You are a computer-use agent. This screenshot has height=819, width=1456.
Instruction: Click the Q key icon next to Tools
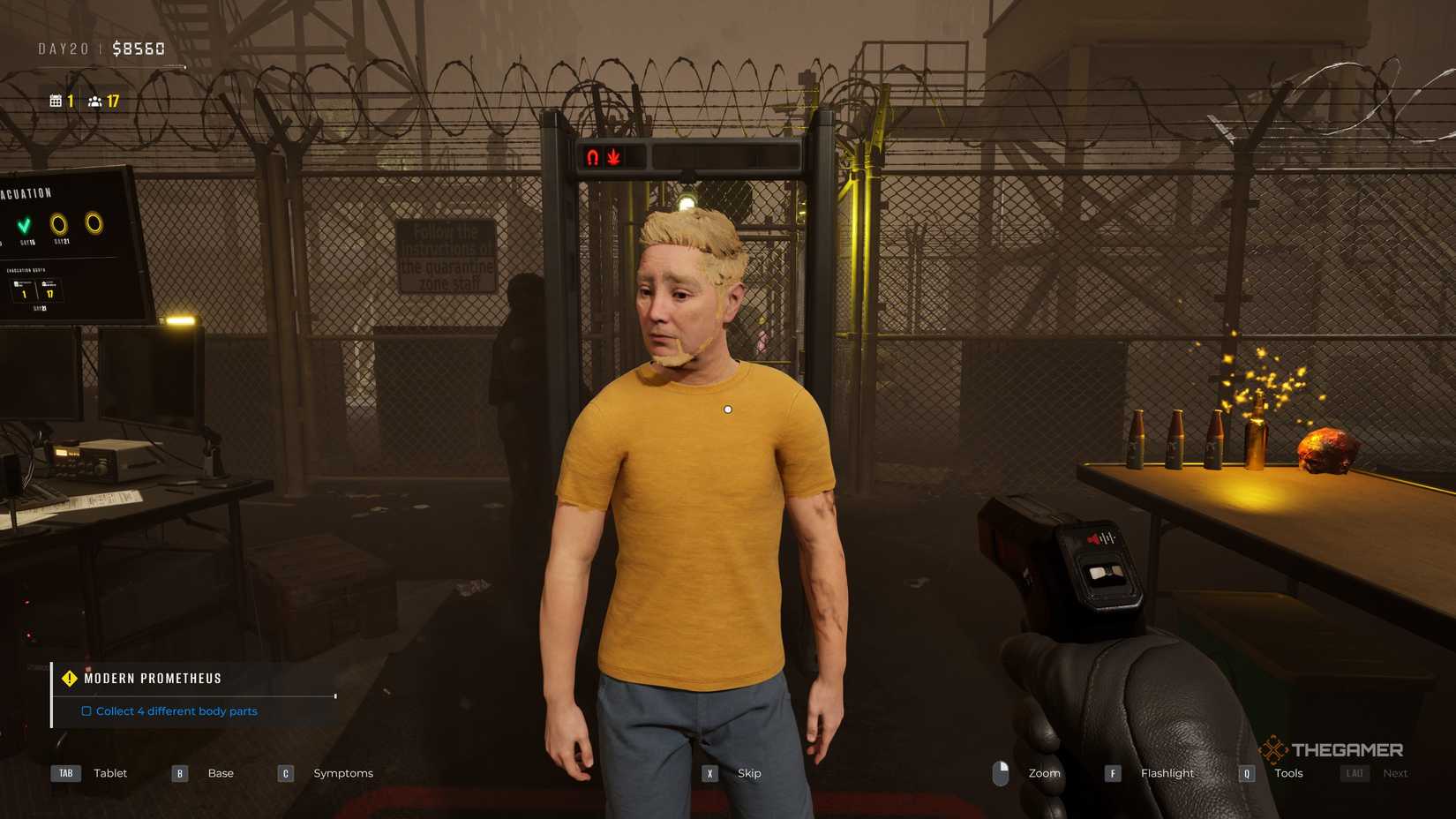point(1247,772)
